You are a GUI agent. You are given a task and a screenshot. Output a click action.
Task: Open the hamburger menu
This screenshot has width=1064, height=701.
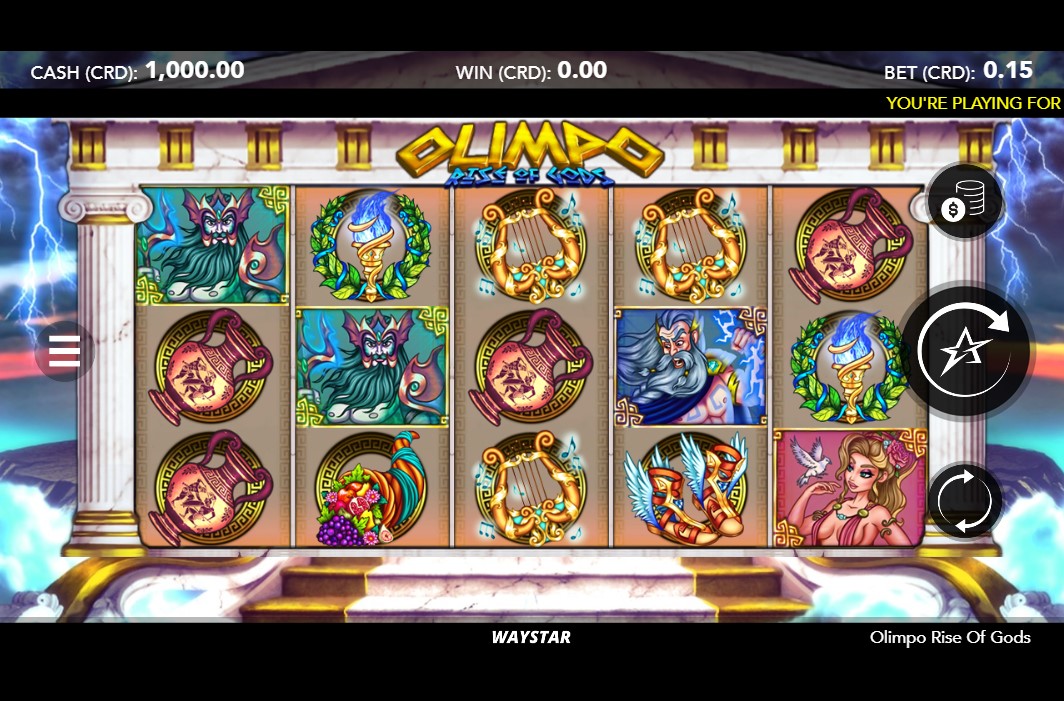tap(64, 351)
